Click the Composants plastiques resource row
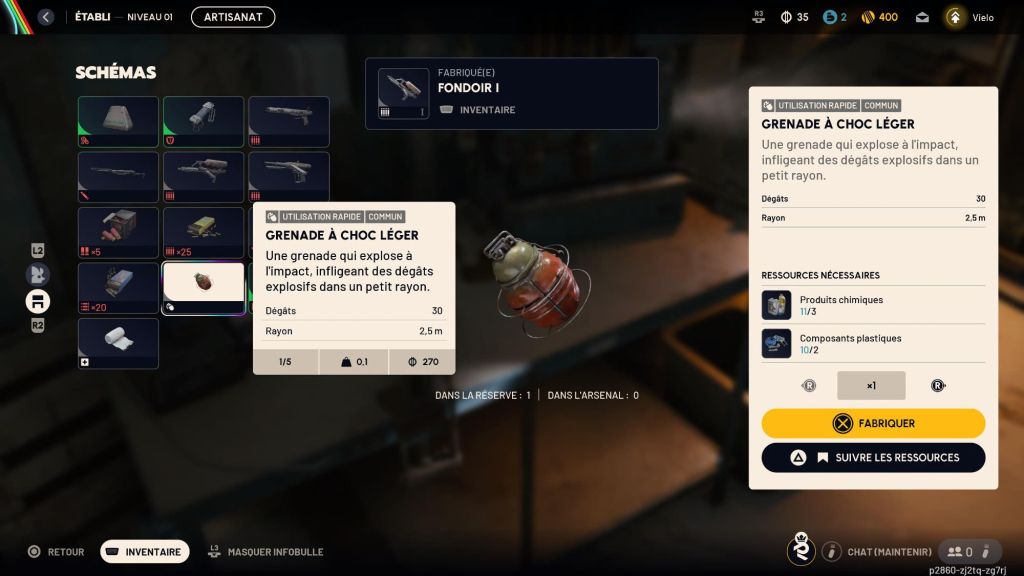 click(x=873, y=343)
